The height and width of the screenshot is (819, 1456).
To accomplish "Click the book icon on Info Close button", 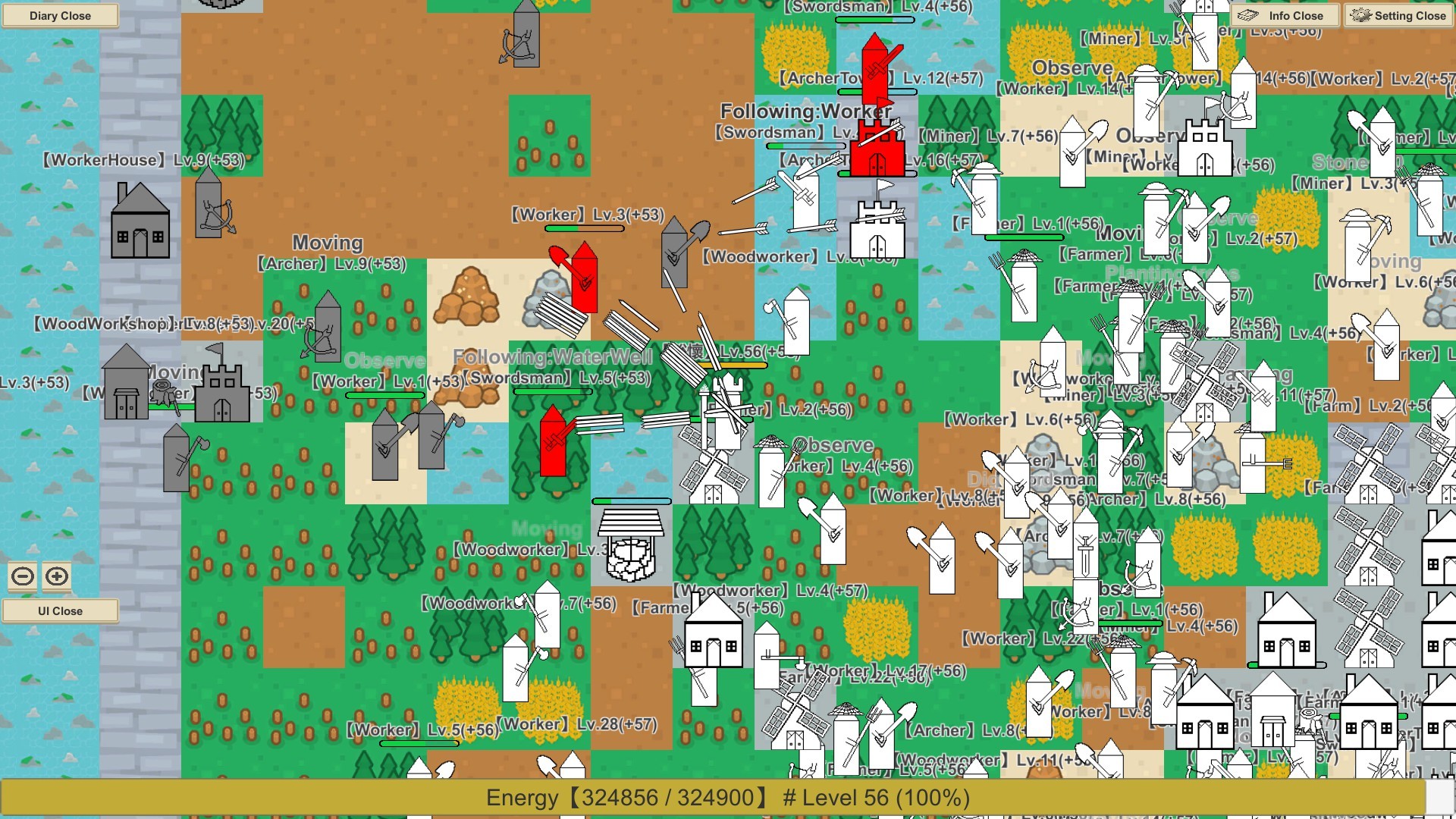I will click(1248, 15).
